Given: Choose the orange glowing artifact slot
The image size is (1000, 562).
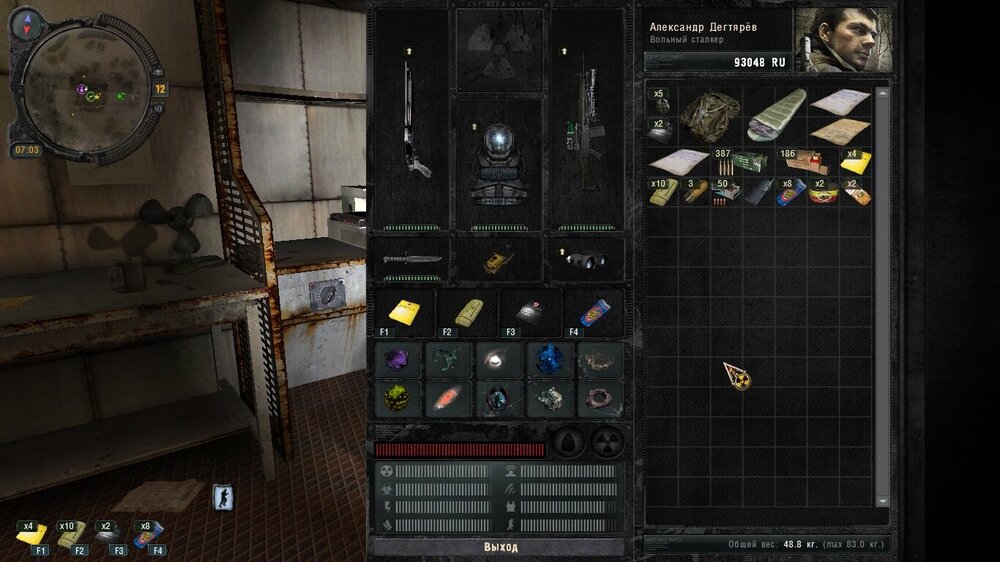Looking at the screenshot, I should click(449, 399).
